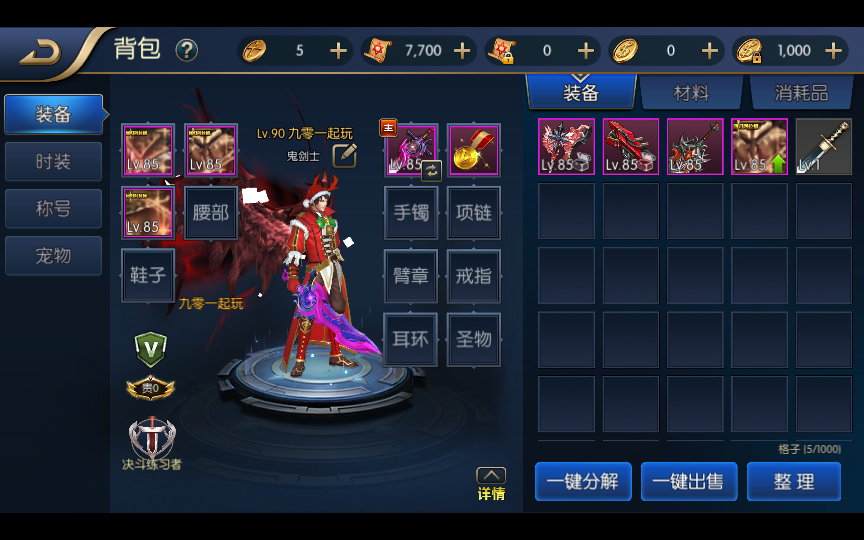Select the 宠物 side tab

point(53,255)
